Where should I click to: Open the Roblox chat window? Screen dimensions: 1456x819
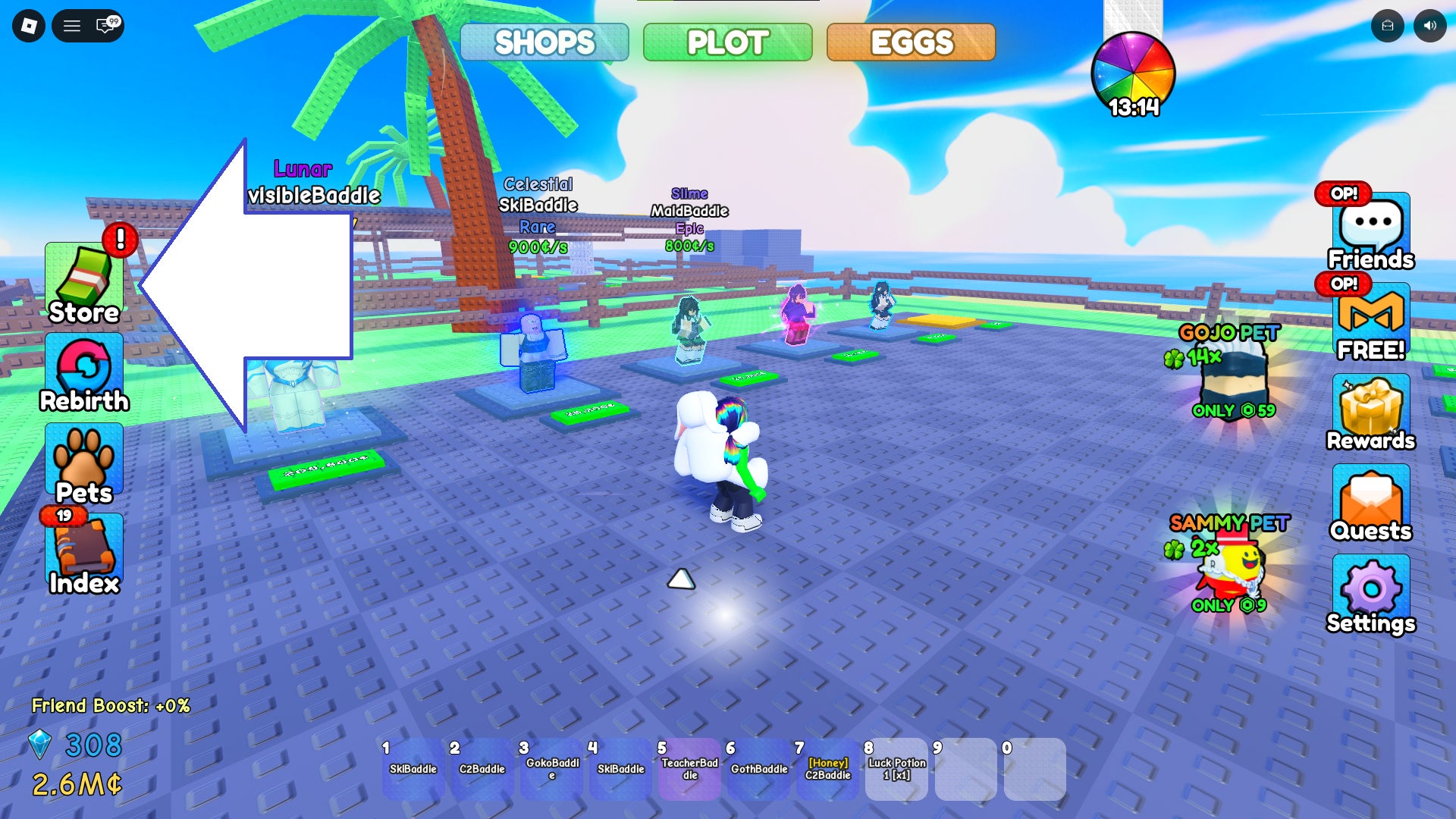click(x=106, y=26)
